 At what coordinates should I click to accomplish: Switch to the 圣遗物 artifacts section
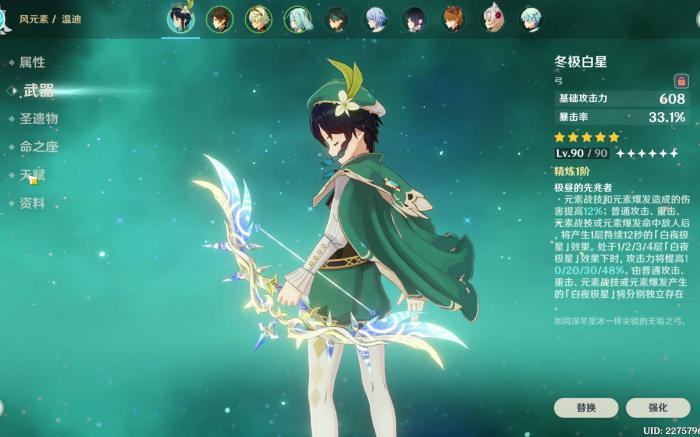click(38, 118)
